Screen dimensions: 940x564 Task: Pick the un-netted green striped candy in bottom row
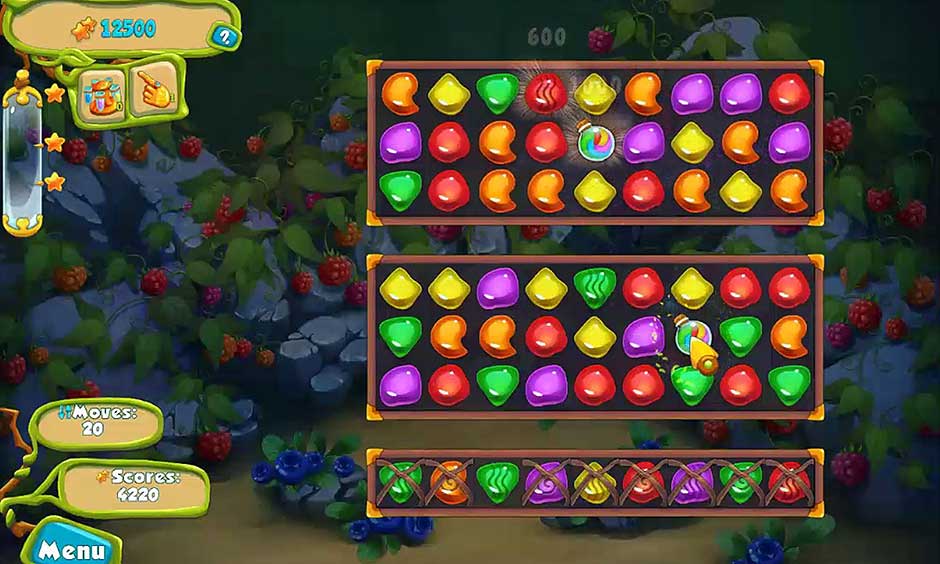click(x=497, y=482)
